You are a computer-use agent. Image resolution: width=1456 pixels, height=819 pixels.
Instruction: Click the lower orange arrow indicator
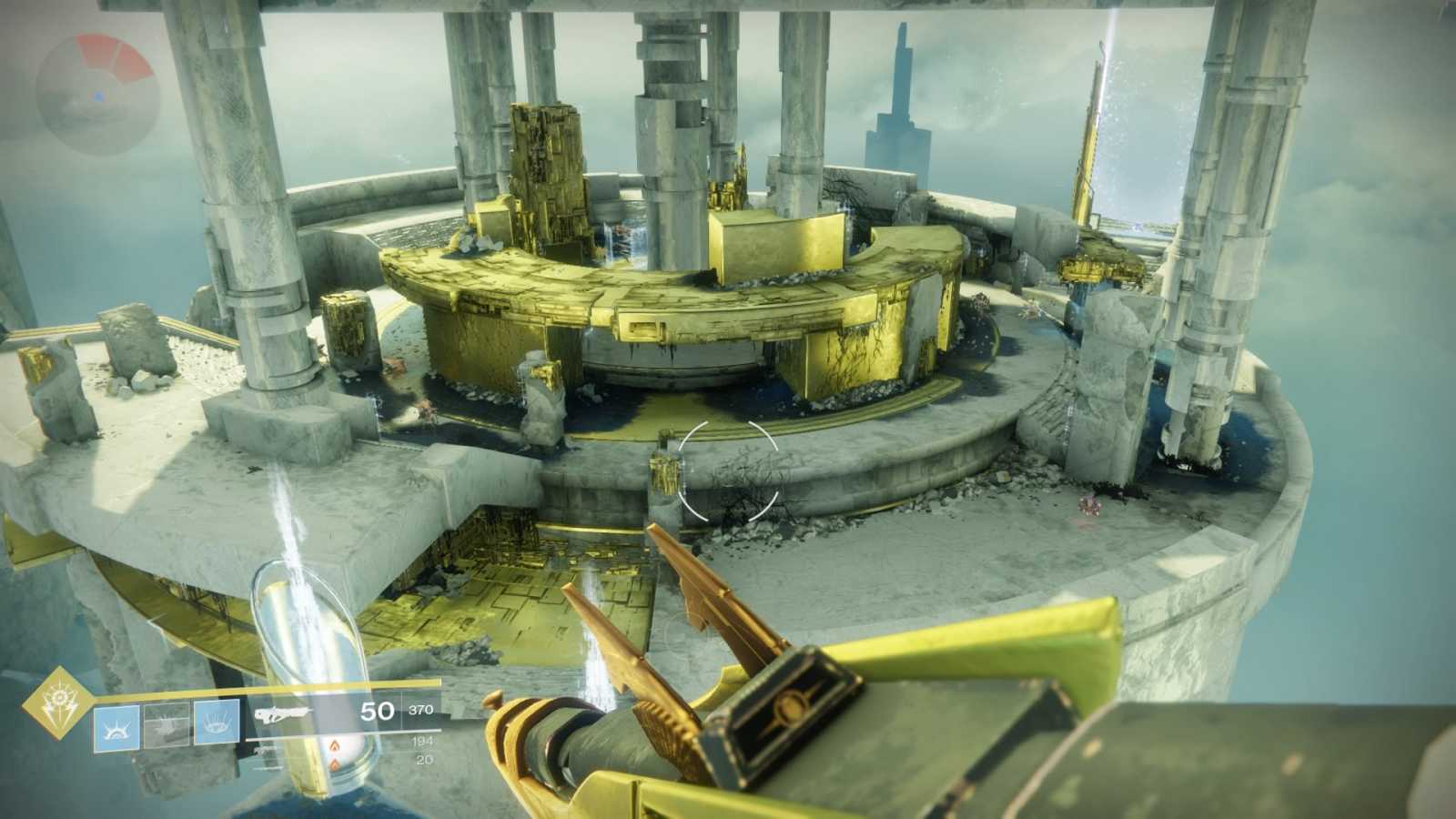(336, 764)
